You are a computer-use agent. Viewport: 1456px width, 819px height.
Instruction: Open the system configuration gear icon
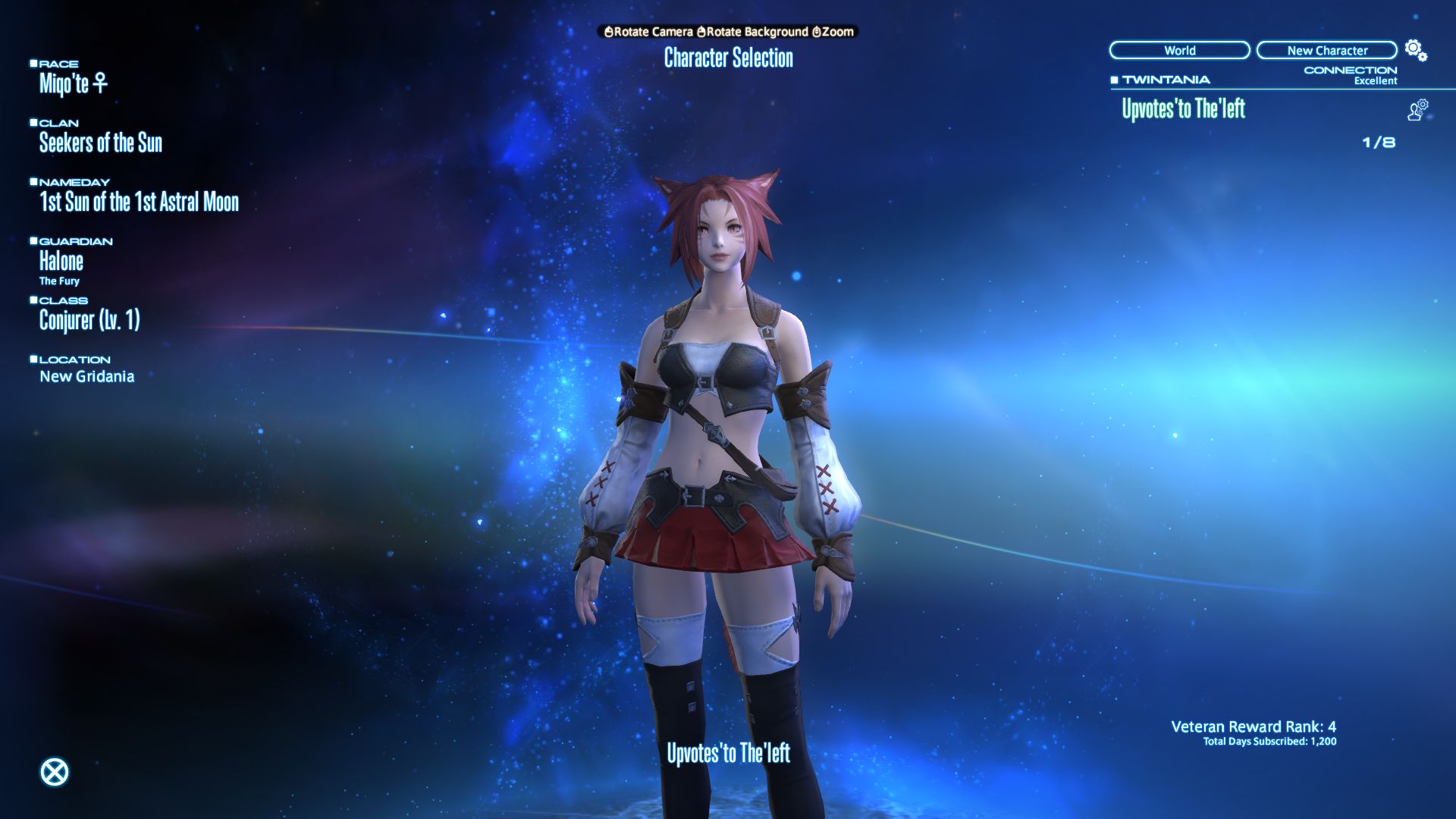pos(1412,48)
